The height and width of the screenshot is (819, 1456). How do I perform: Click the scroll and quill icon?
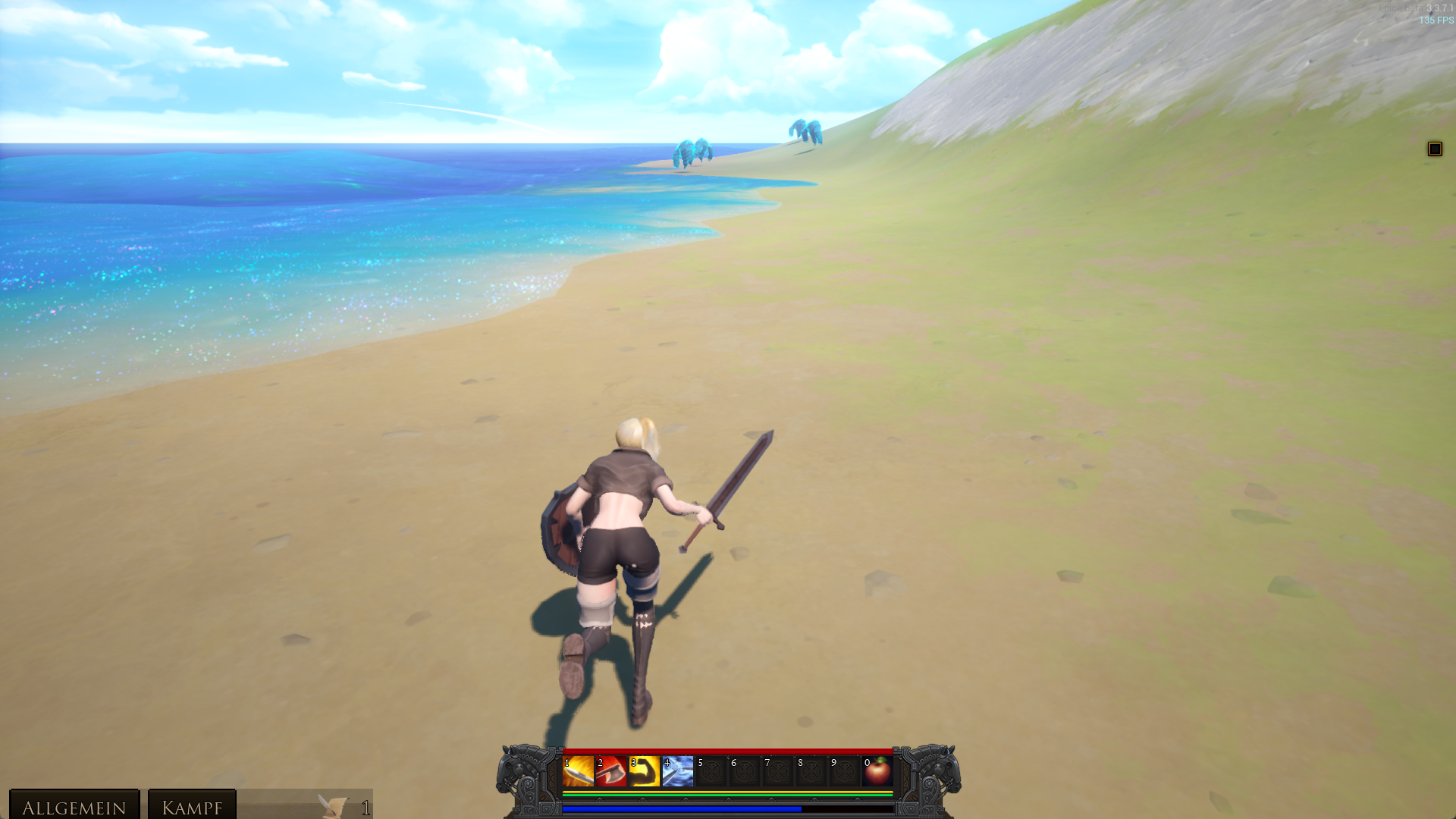pyautogui.click(x=332, y=807)
